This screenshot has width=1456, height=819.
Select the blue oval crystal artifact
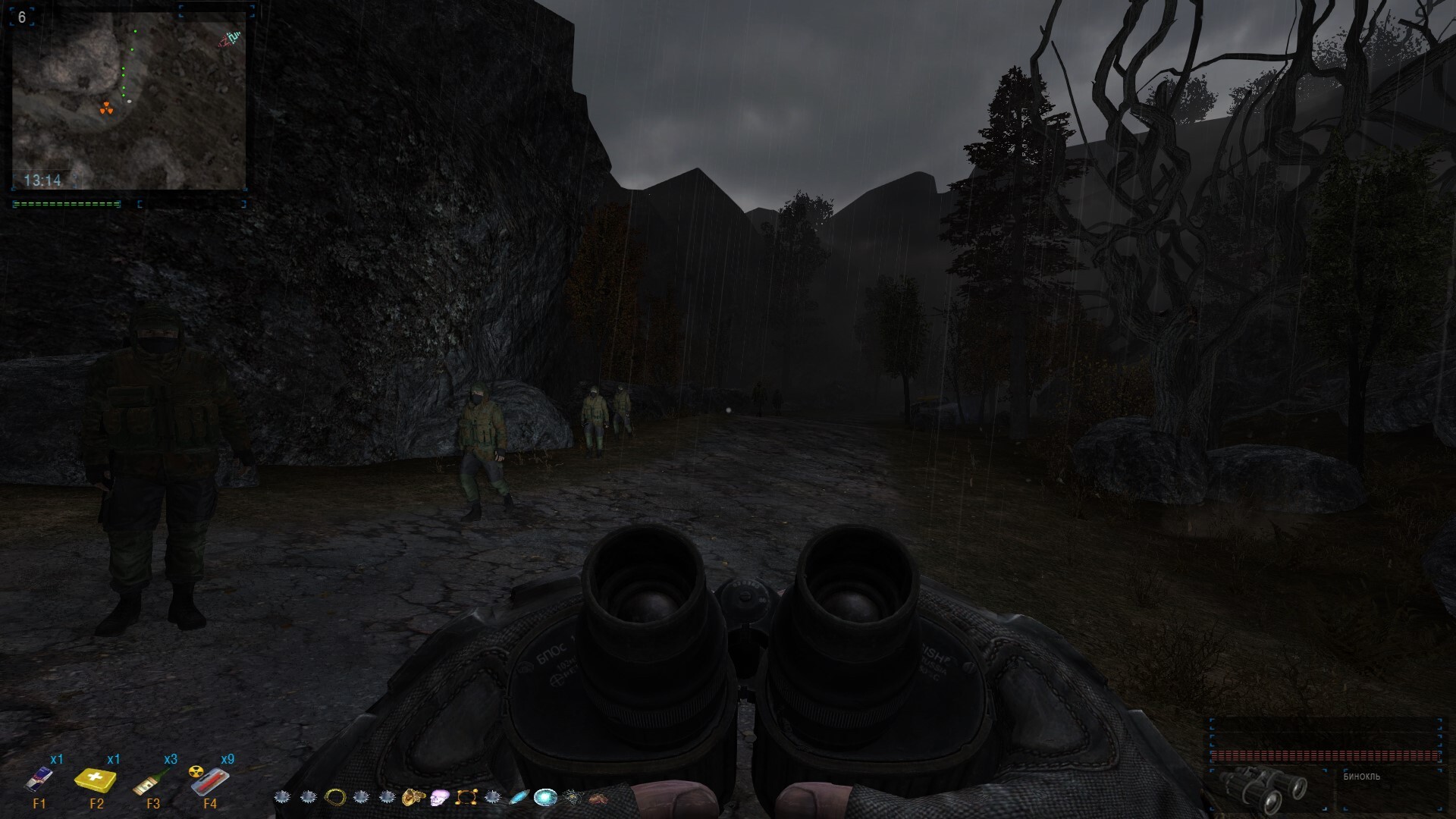519,797
